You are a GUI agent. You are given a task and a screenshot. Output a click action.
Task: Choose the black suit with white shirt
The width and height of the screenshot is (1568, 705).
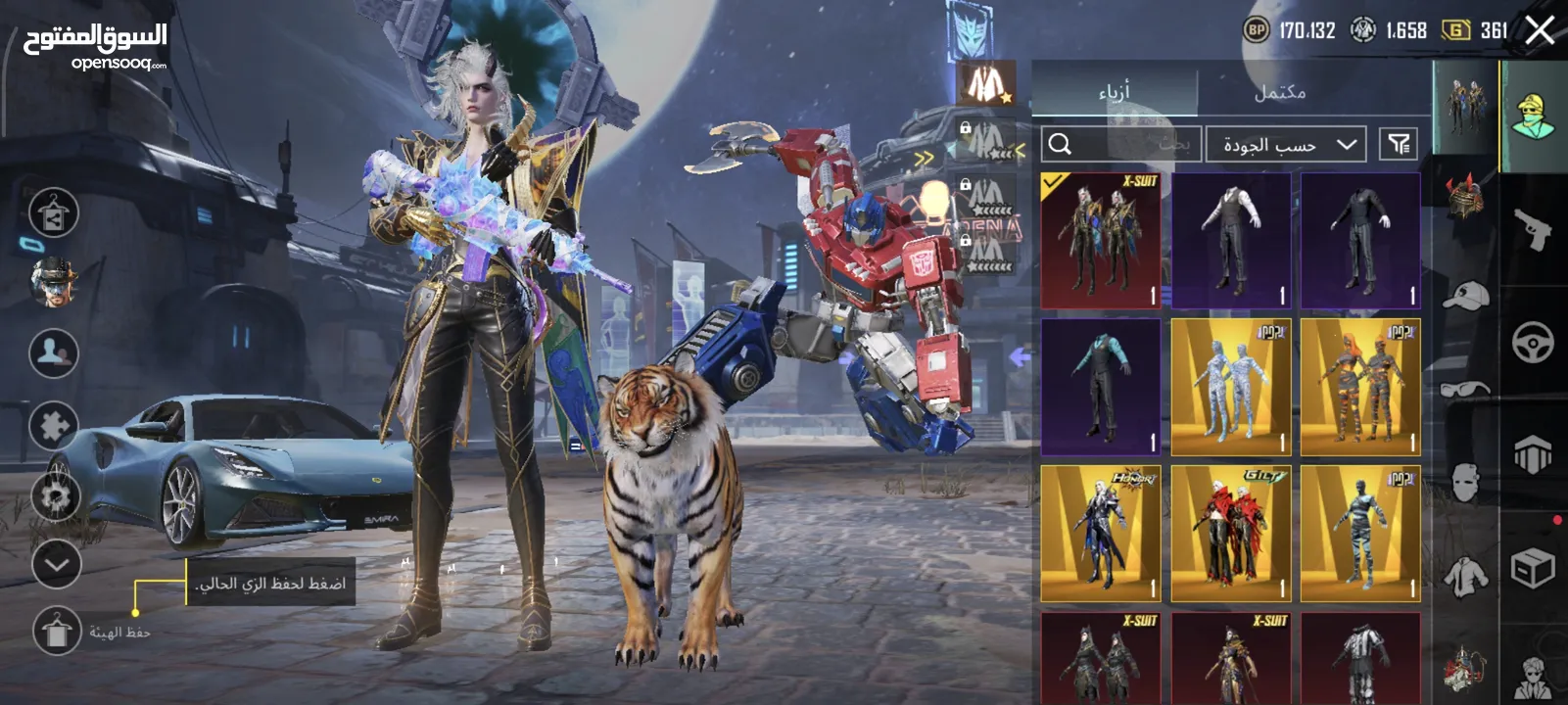click(1230, 241)
